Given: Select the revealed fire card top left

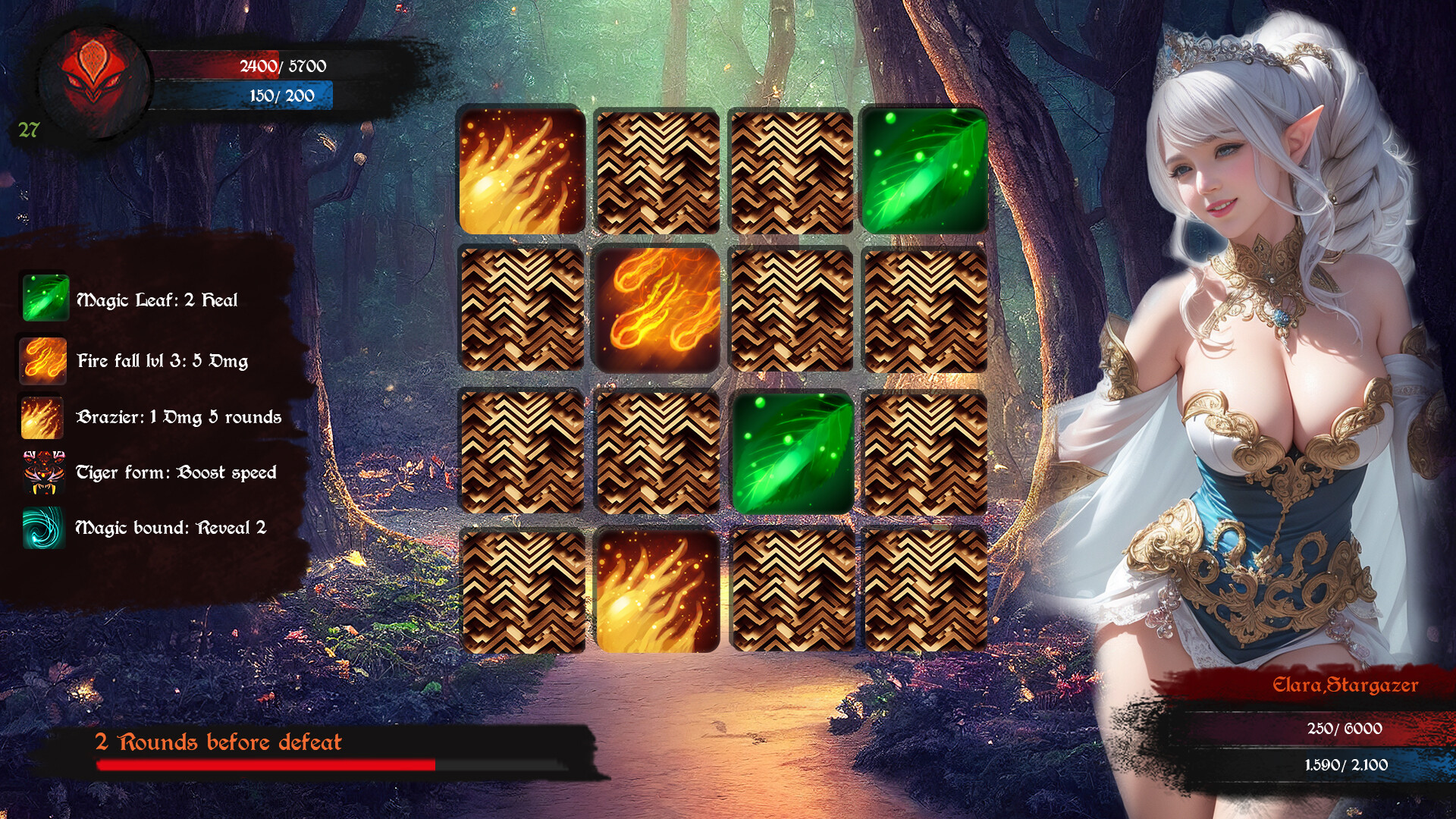Looking at the screenshot, I should [523, 171].
